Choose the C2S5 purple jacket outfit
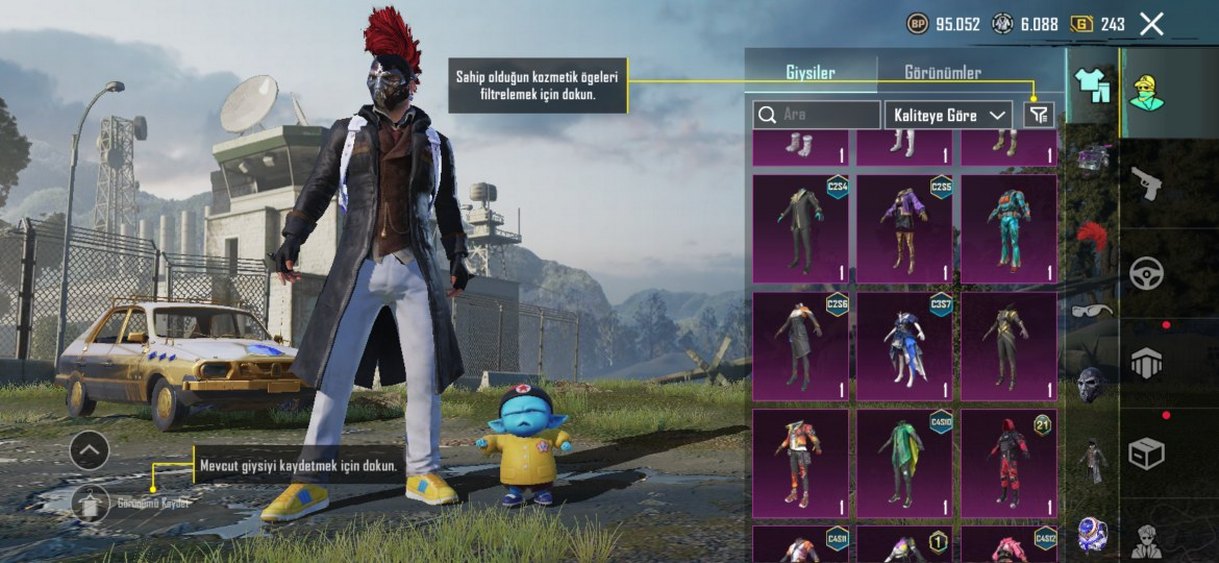Screen dimensions: 1219x563 (904, 229)
